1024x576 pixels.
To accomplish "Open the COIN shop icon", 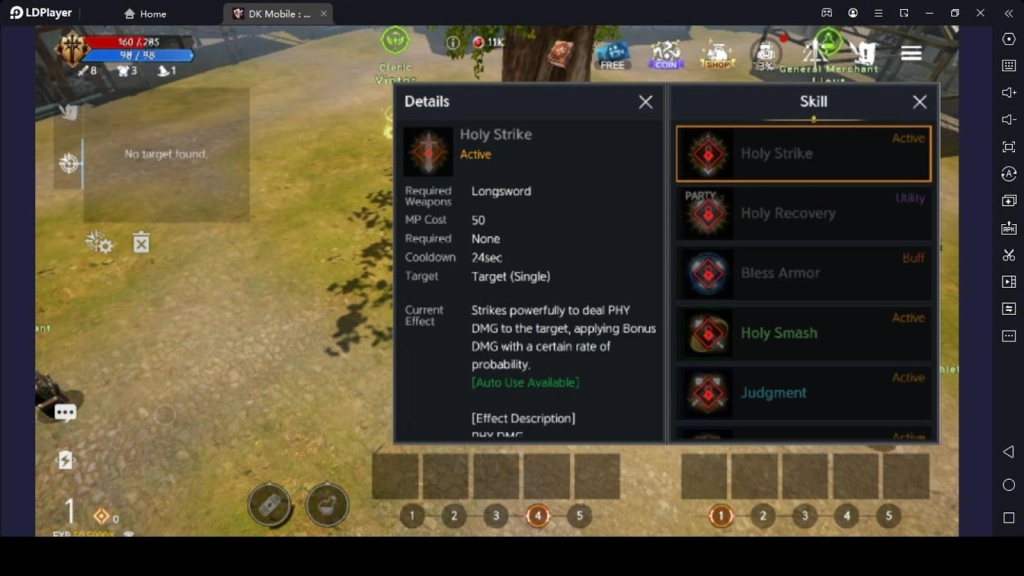I will pyautogui.click(x=665, y=55).
